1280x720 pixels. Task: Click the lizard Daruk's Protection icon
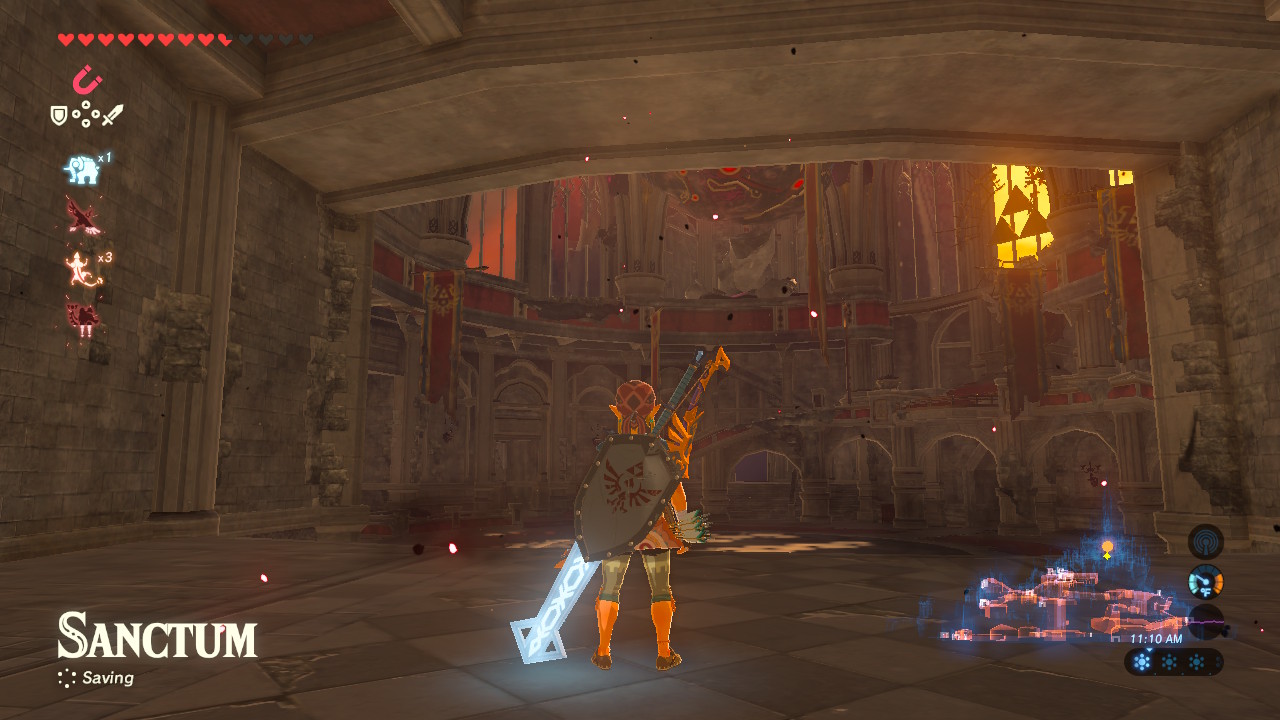point(82,268)
